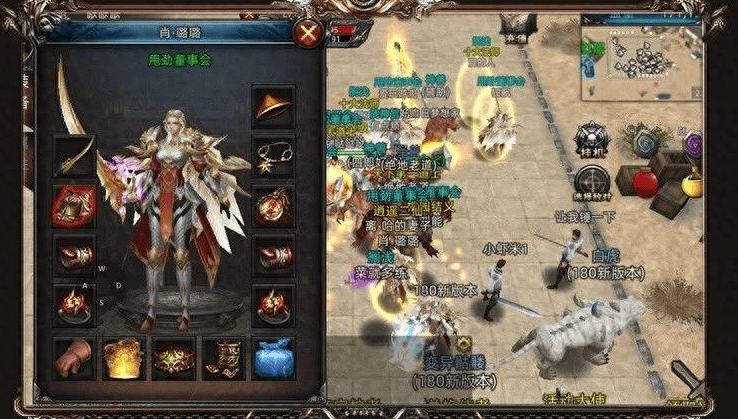Image resolution: width=738 pixels, height=419 pixels.
Task: Select the belt equipment slot
Action: click(x=173, y=357)
